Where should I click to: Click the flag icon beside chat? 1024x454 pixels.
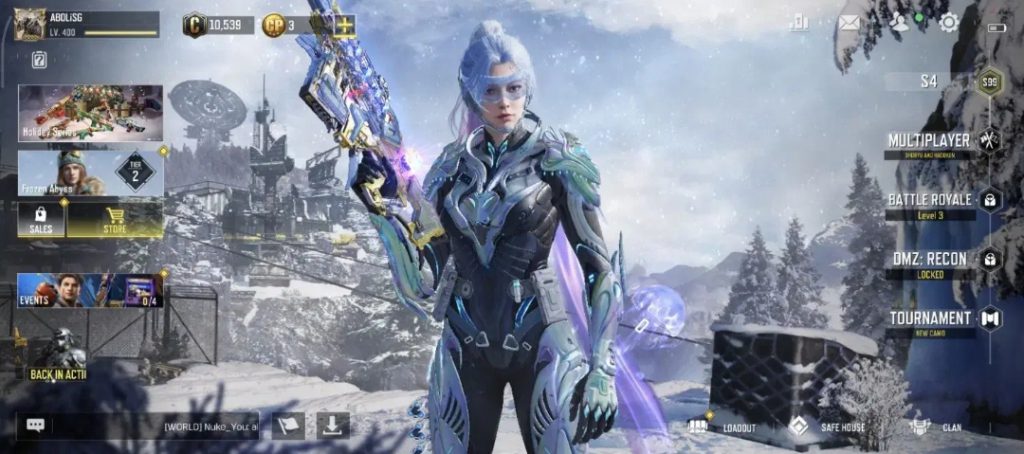pyautogui.click(x=288, y=425)
